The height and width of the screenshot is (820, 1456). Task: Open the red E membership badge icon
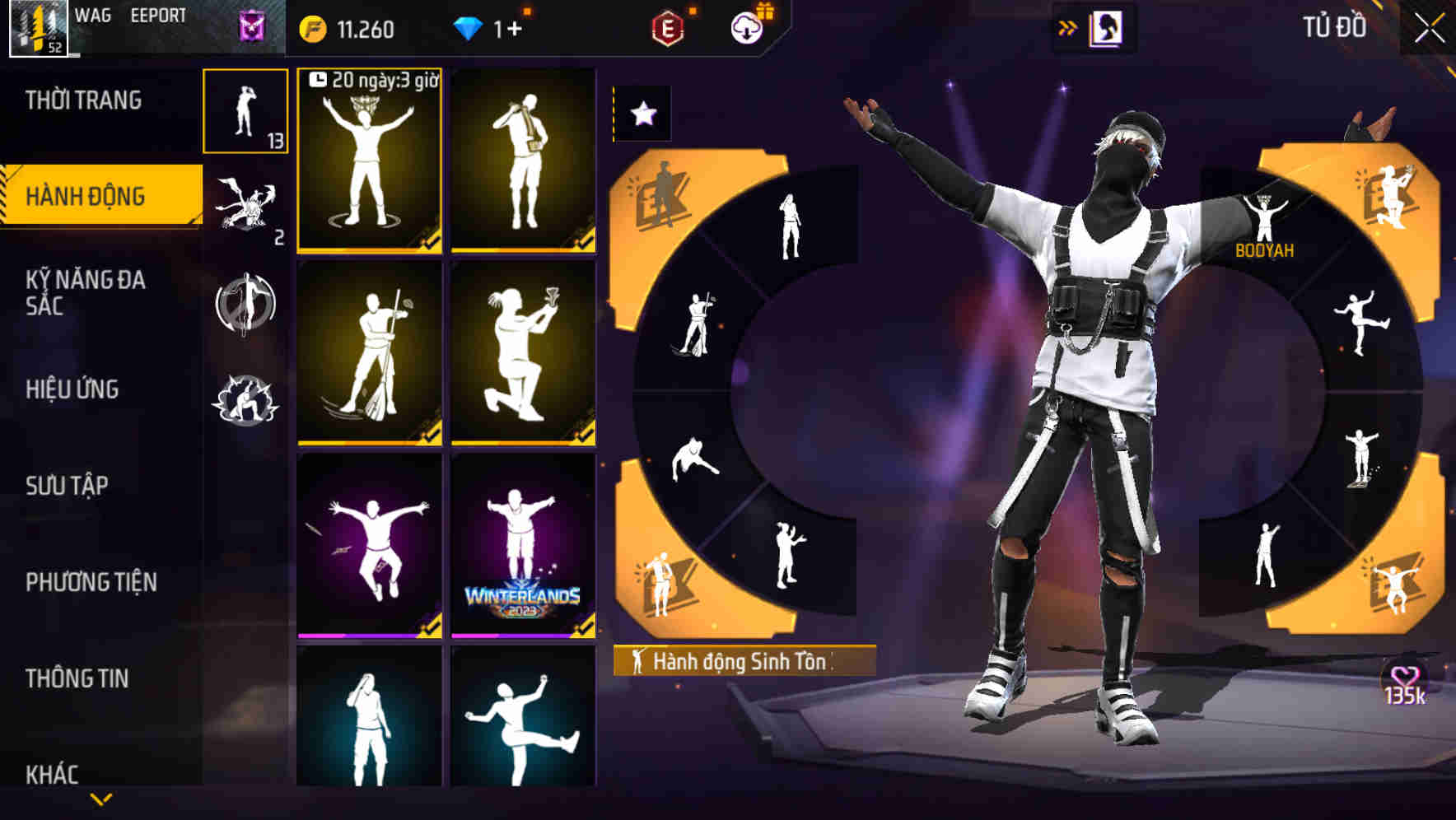pos(669,29)
